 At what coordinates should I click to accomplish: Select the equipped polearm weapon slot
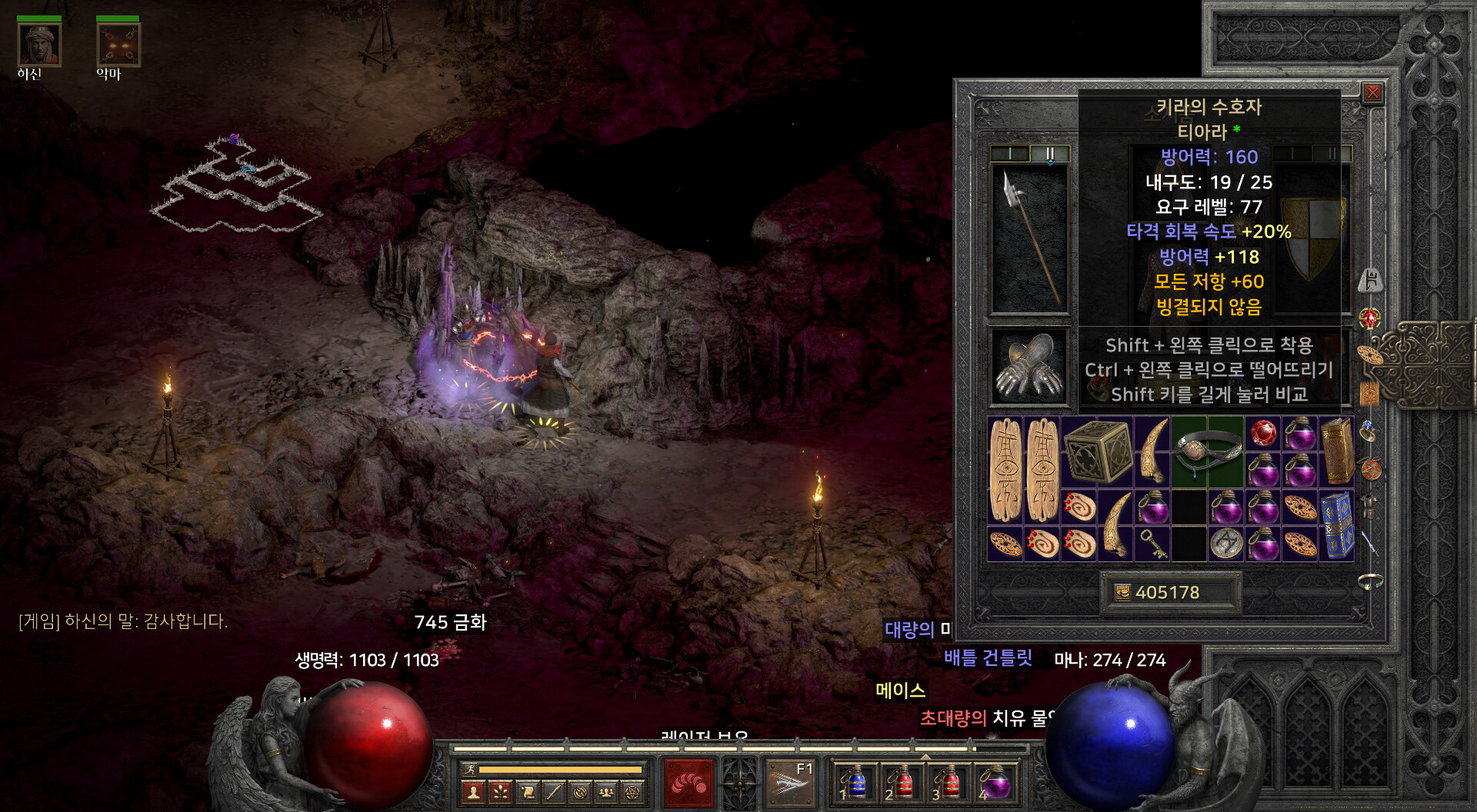click(x=1029, y=237)
